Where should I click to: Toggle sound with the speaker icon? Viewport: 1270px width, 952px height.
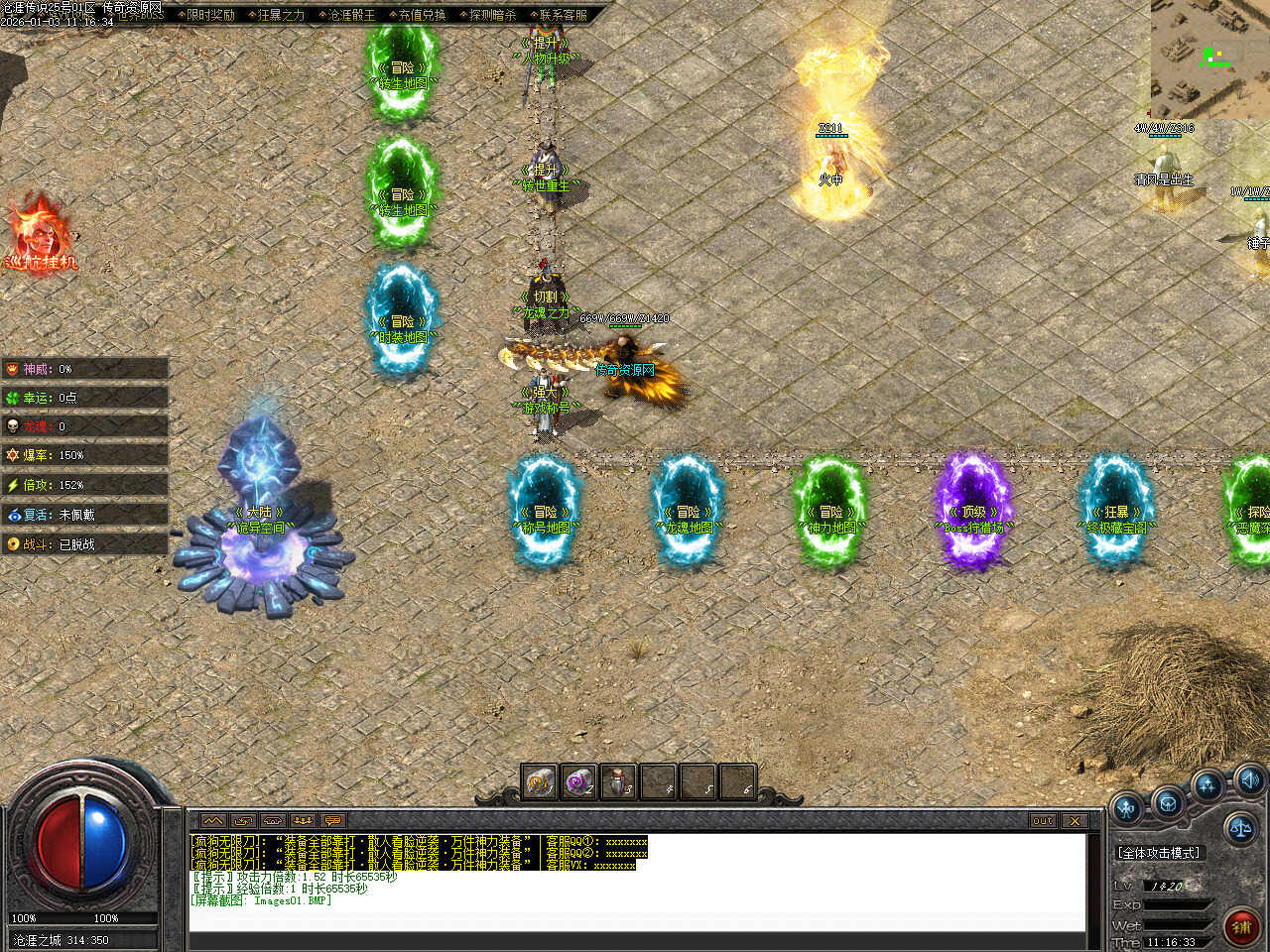(1249, 778)
